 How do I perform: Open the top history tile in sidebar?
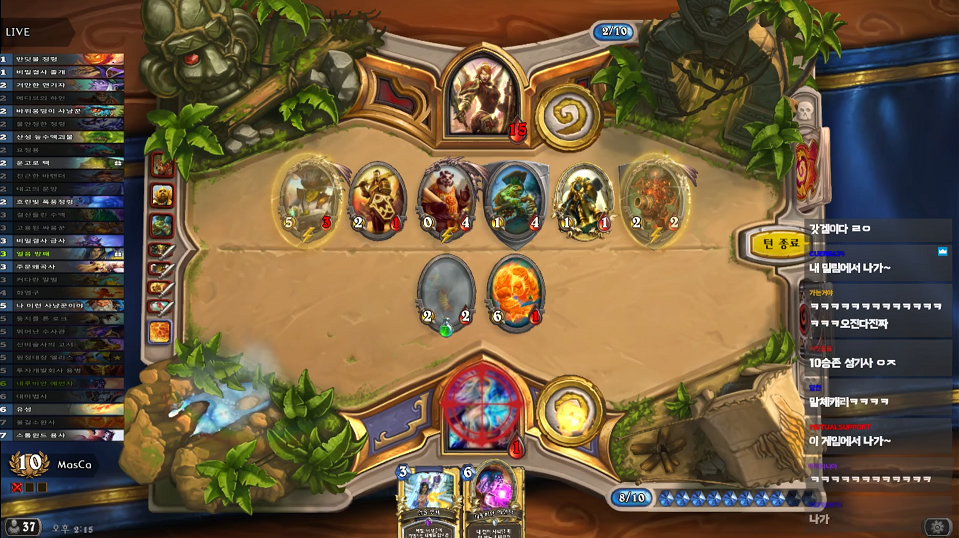(x=161, y=165)
